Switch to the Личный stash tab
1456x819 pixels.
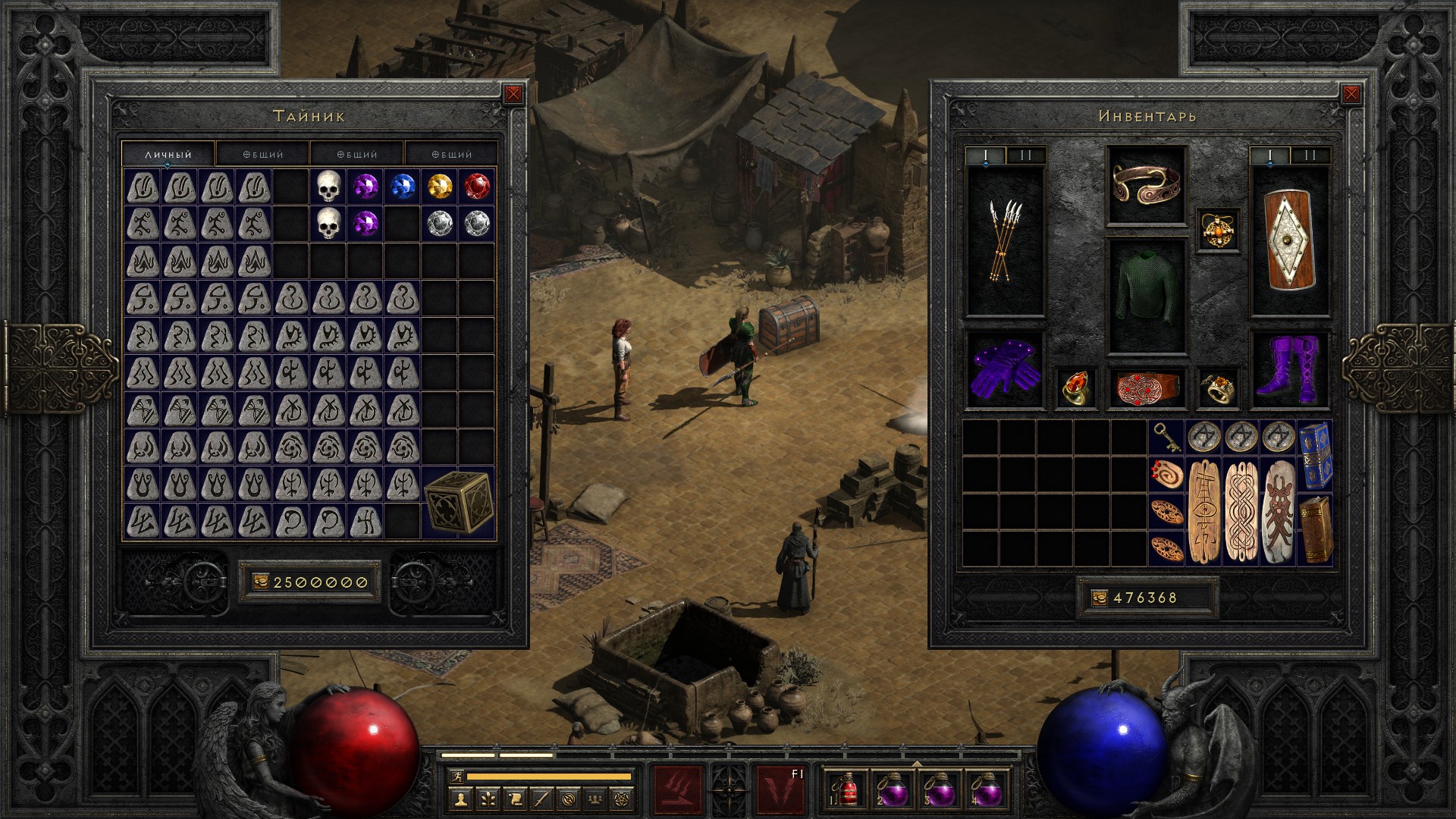(168, 154)
